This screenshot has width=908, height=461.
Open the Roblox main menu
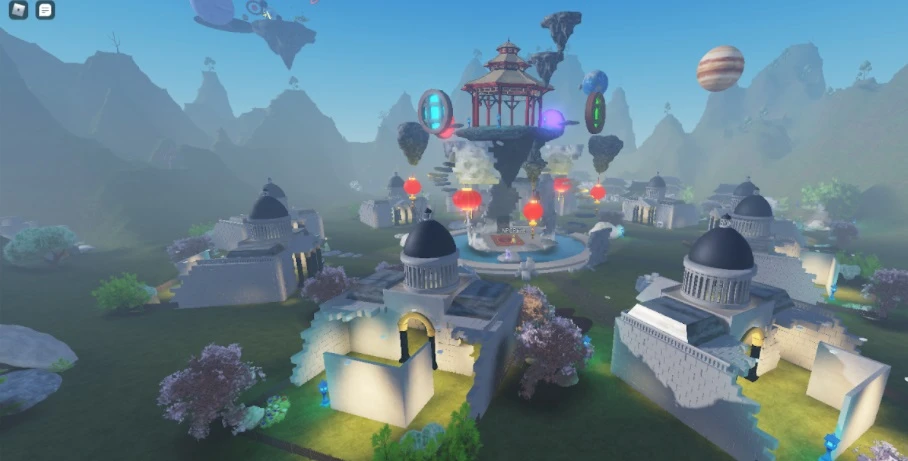point(19,10)
